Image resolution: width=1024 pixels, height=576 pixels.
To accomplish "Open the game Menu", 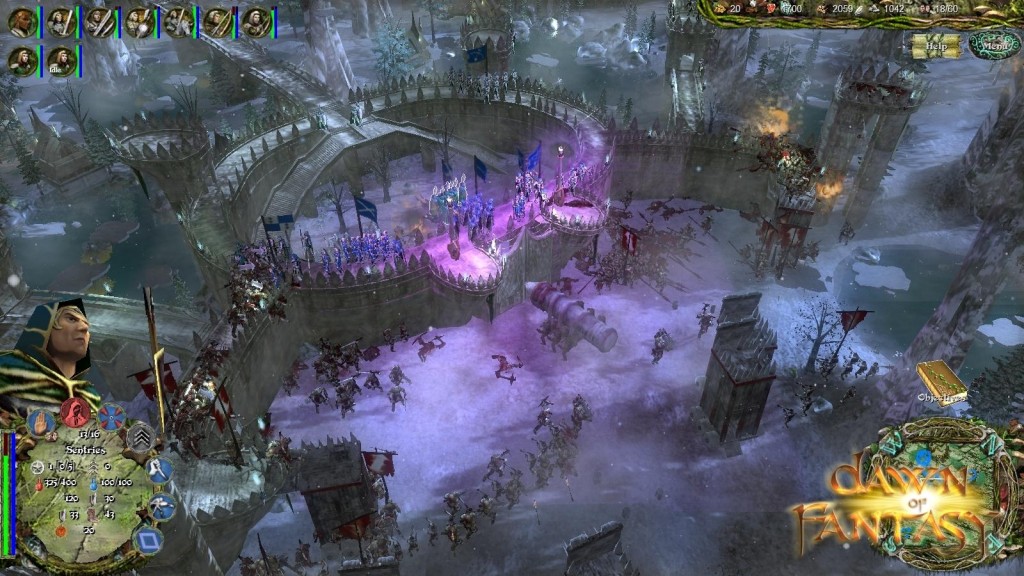I will pyautogui.click(x=993, y=45).
